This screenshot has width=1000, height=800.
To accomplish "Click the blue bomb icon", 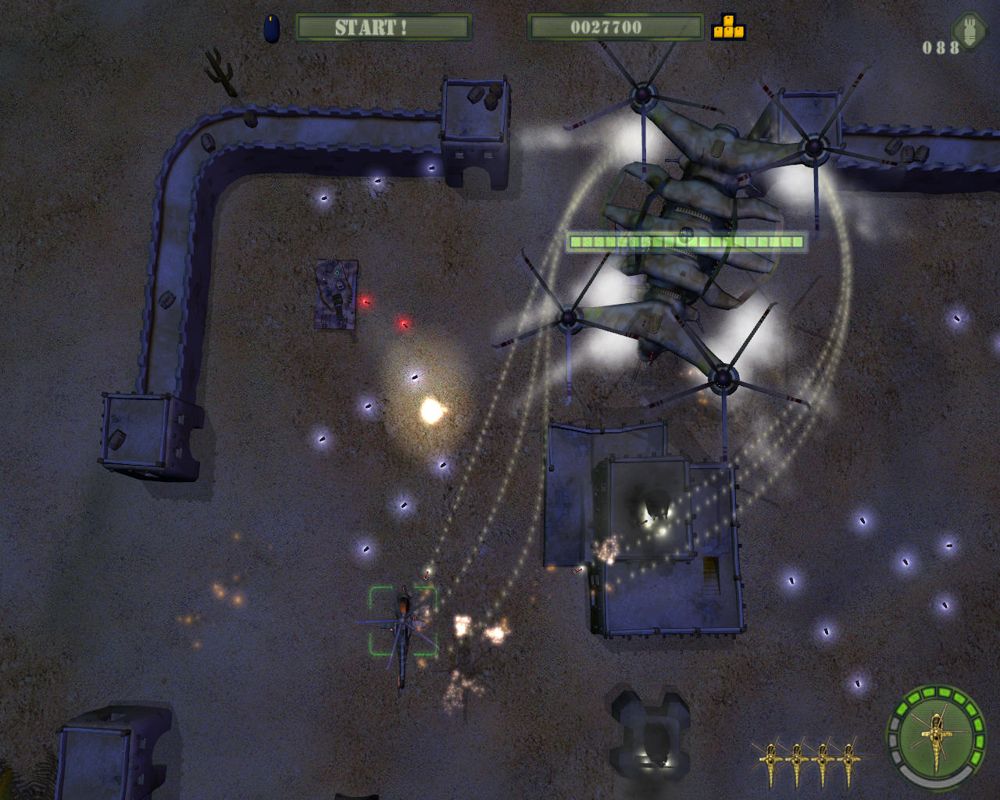I will point(272,28).
